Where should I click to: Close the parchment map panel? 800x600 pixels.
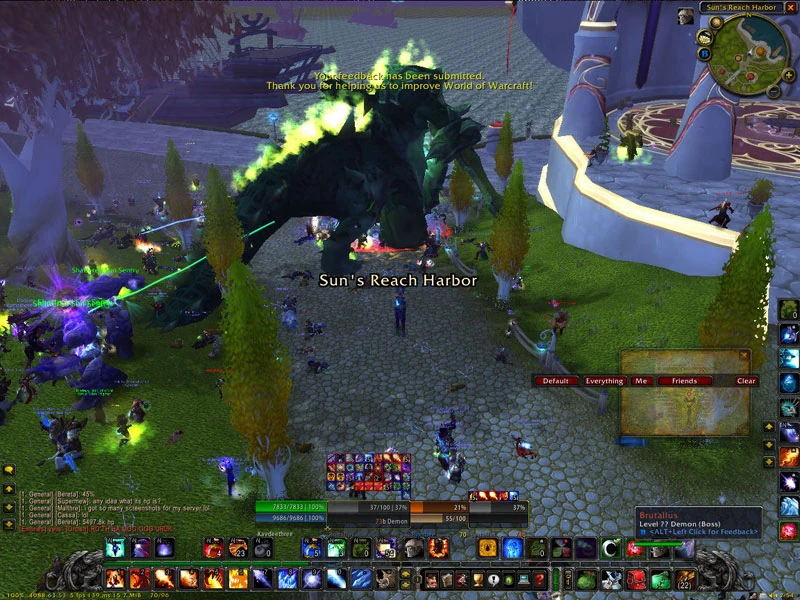tap(744, 355)
